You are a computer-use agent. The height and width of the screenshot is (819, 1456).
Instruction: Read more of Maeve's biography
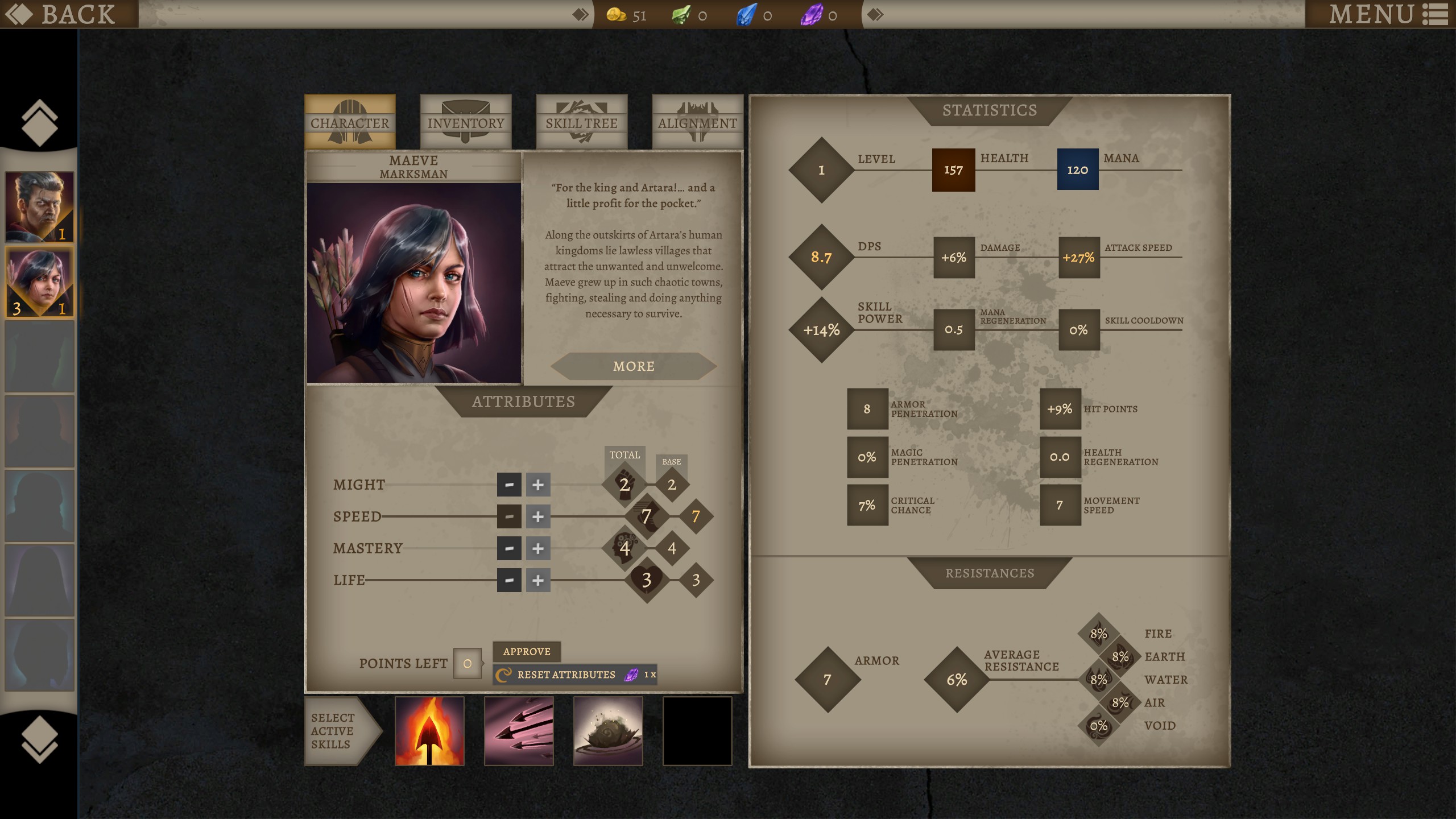click(634, 366)
